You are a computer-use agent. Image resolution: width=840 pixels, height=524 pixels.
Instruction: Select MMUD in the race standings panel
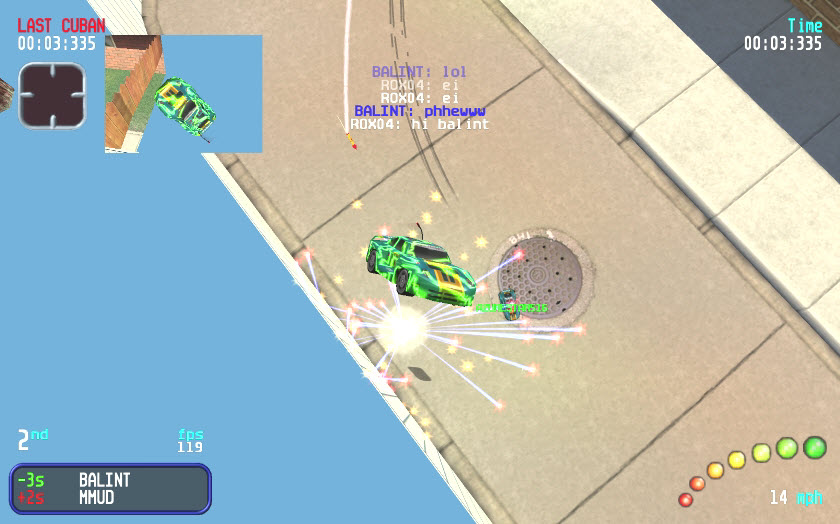pos(97,497)
